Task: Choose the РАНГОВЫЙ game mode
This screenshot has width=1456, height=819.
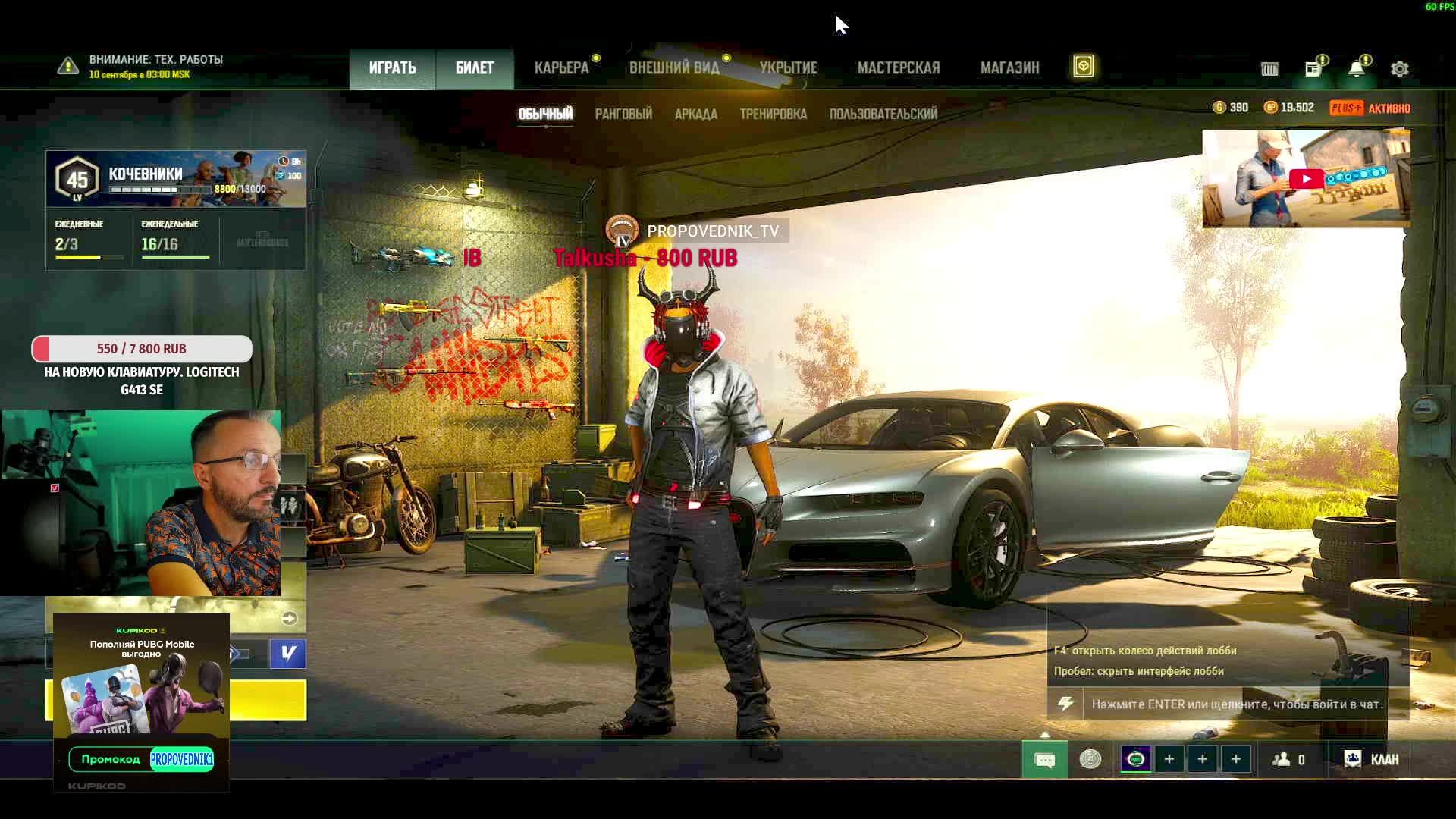Action: [623, 115]
